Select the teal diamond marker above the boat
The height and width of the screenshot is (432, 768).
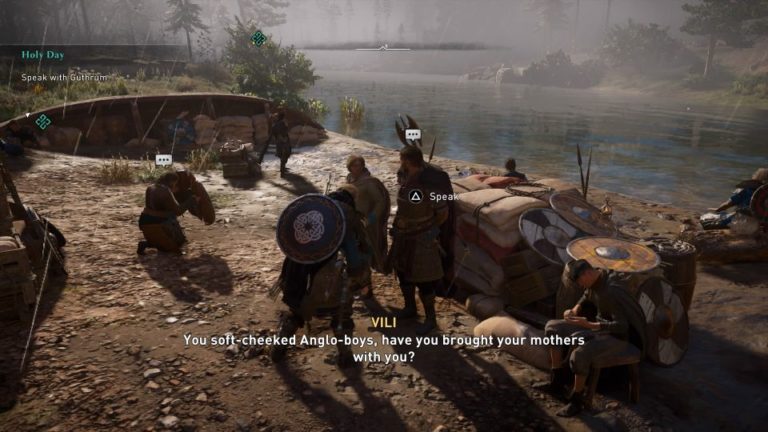point(42,121)
